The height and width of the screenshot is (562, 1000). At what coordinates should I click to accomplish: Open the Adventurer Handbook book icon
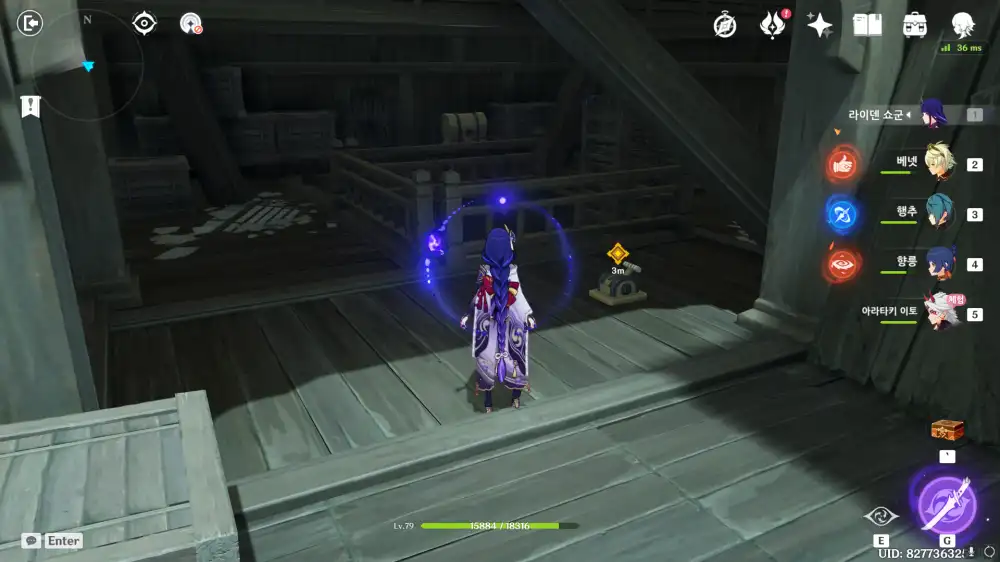pyautogui.click(x=867, y=25)
